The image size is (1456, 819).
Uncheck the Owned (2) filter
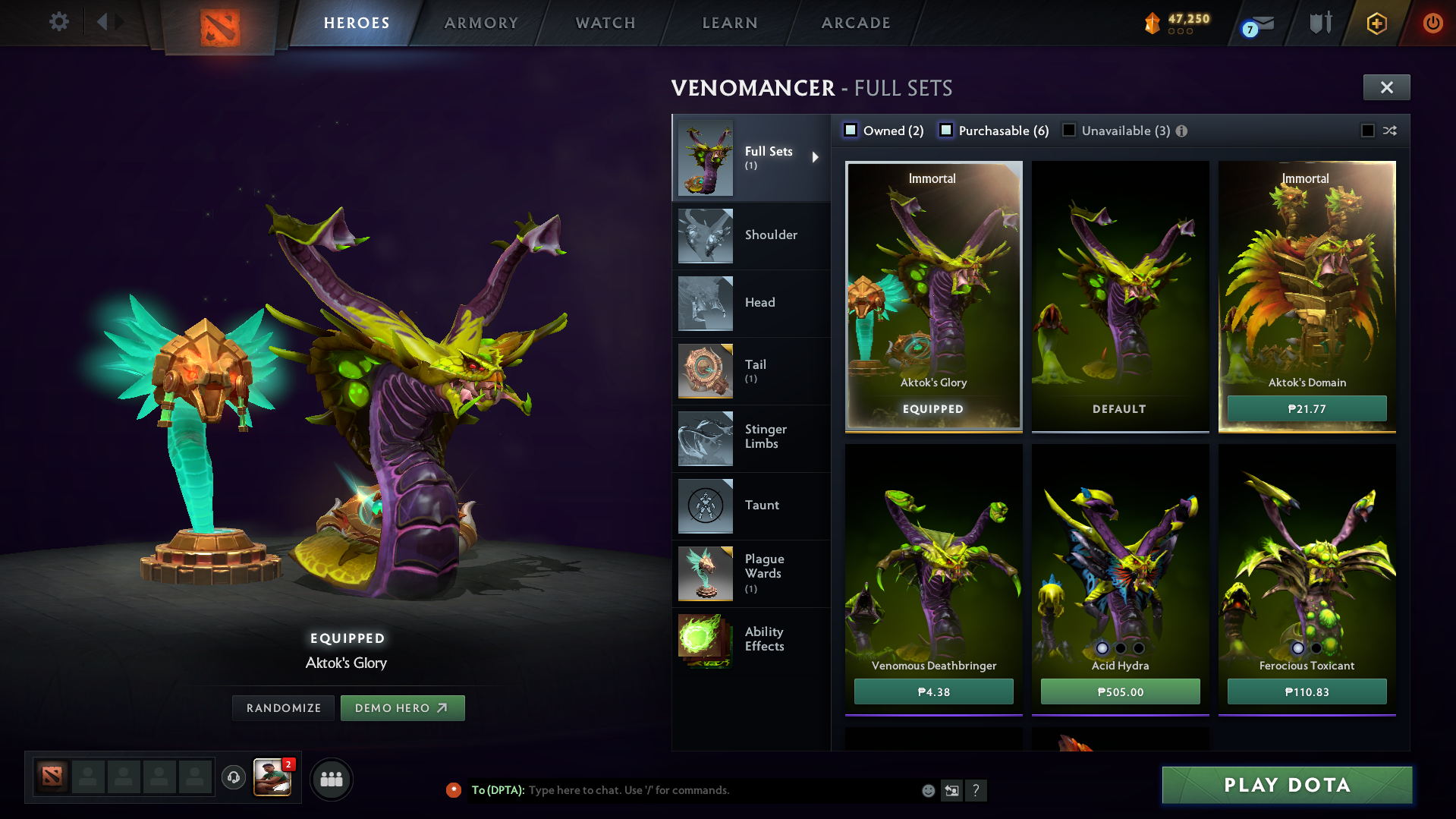[851, 131]
